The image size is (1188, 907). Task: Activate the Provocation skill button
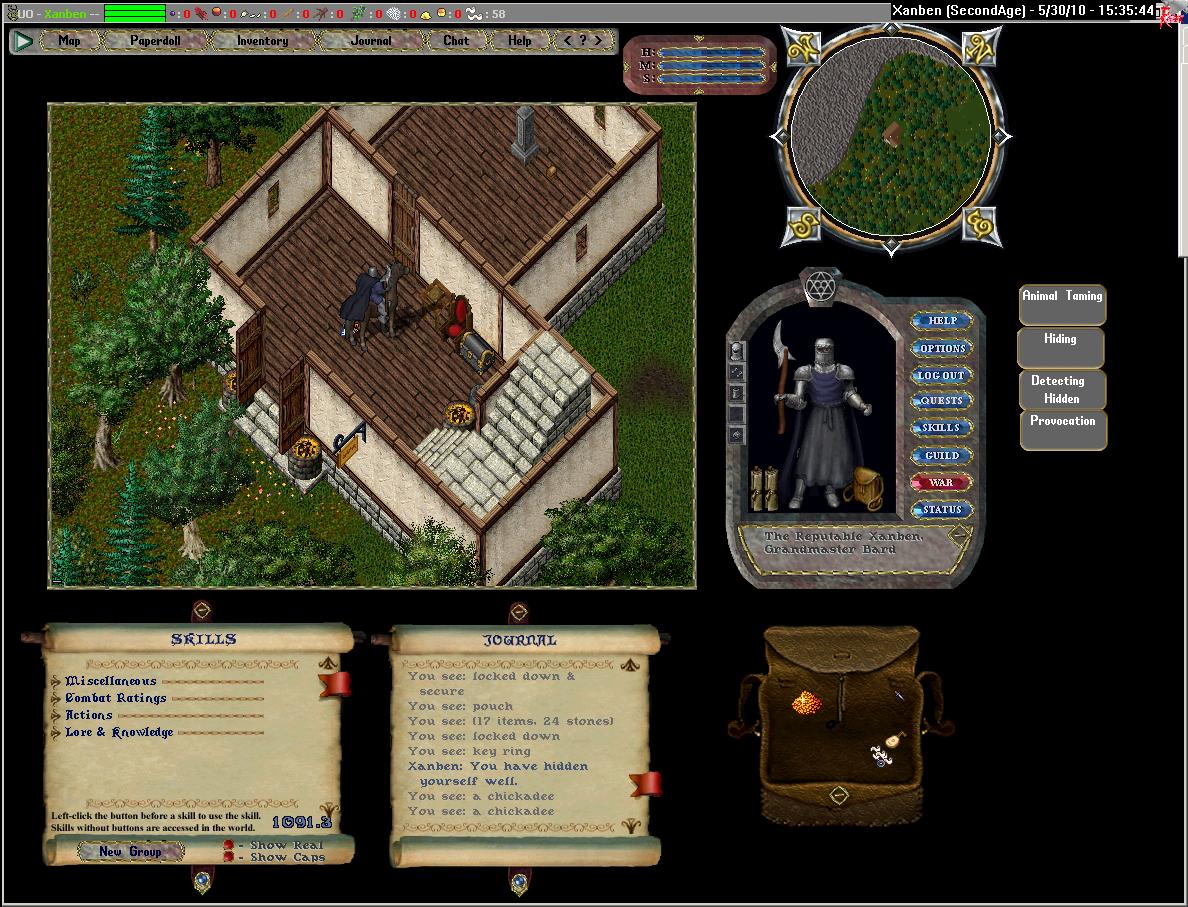1063,429
